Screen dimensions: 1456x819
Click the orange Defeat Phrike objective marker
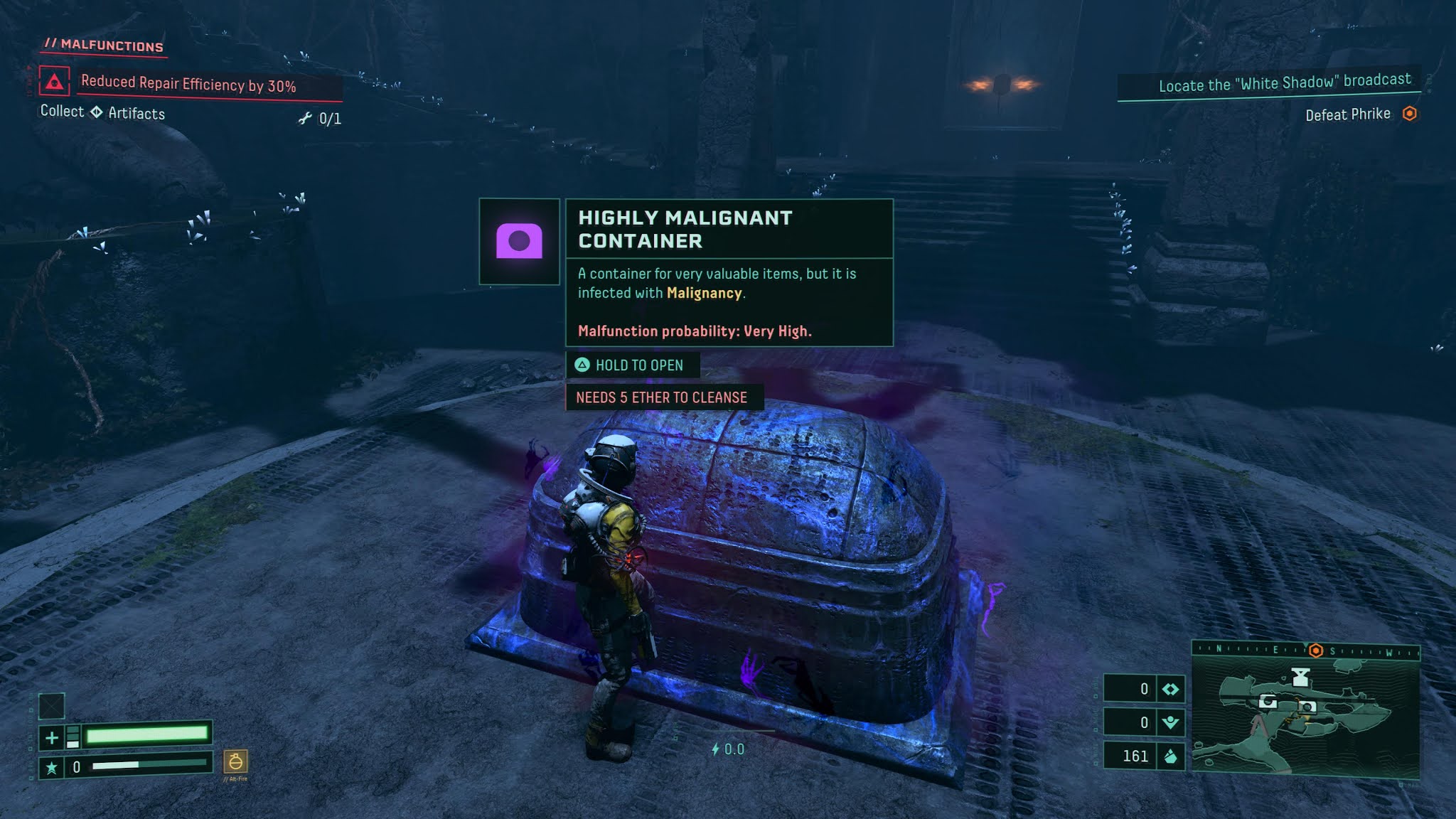pyautogui.click(x=1409, y=114)
